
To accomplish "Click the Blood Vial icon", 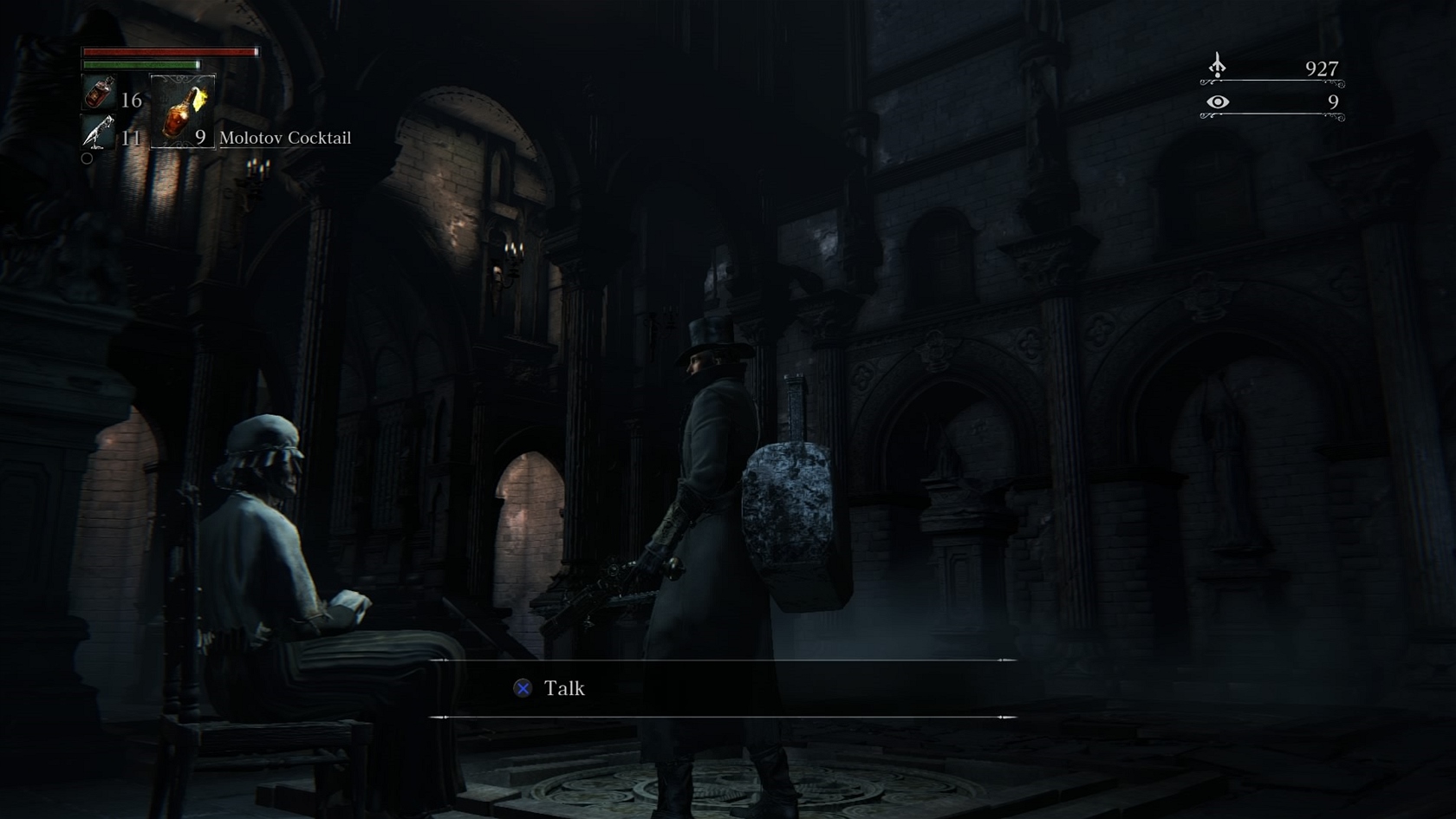I will [x=99, y=93].
